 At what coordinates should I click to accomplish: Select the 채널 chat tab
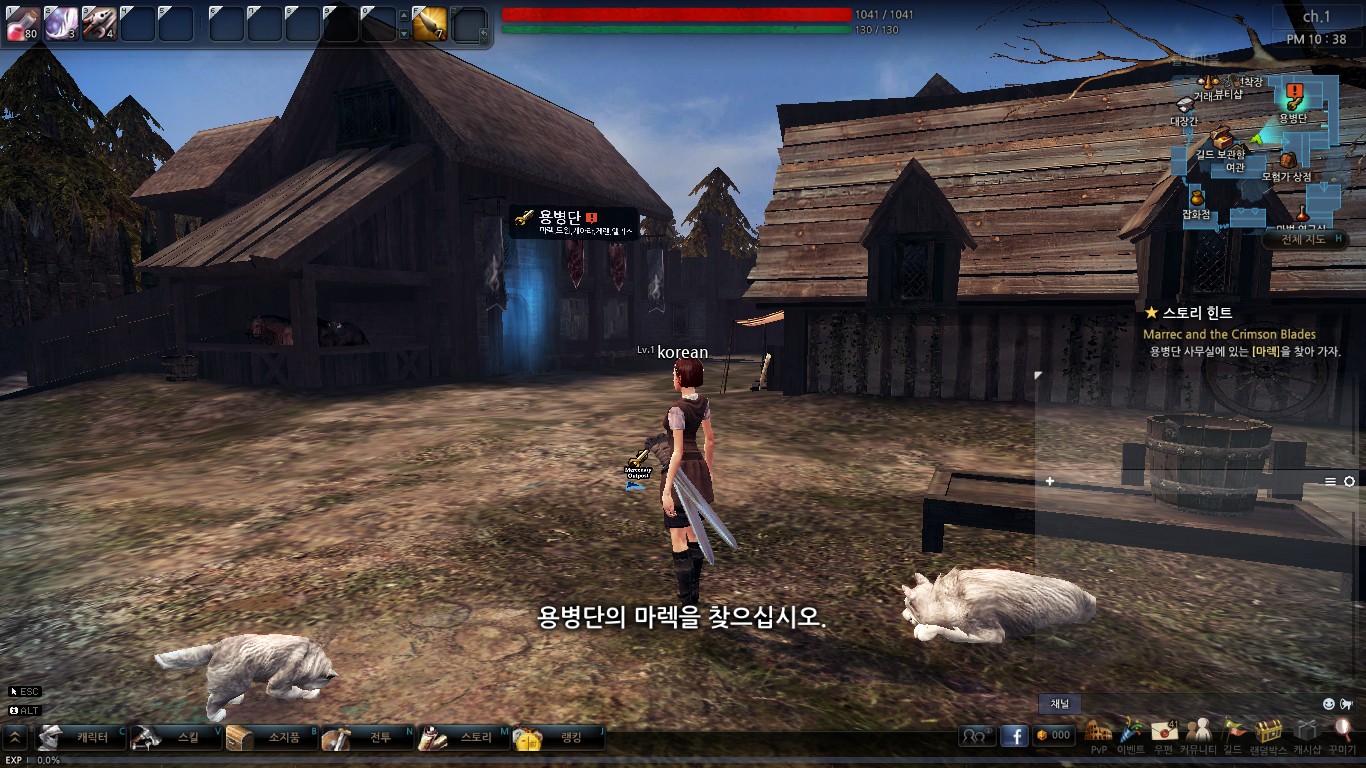pos(1059,704)
